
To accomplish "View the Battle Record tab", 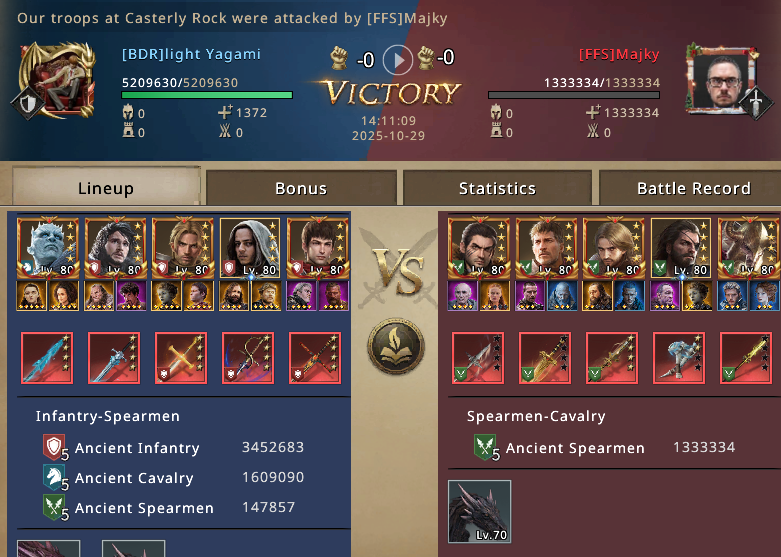I will (693, 188).
